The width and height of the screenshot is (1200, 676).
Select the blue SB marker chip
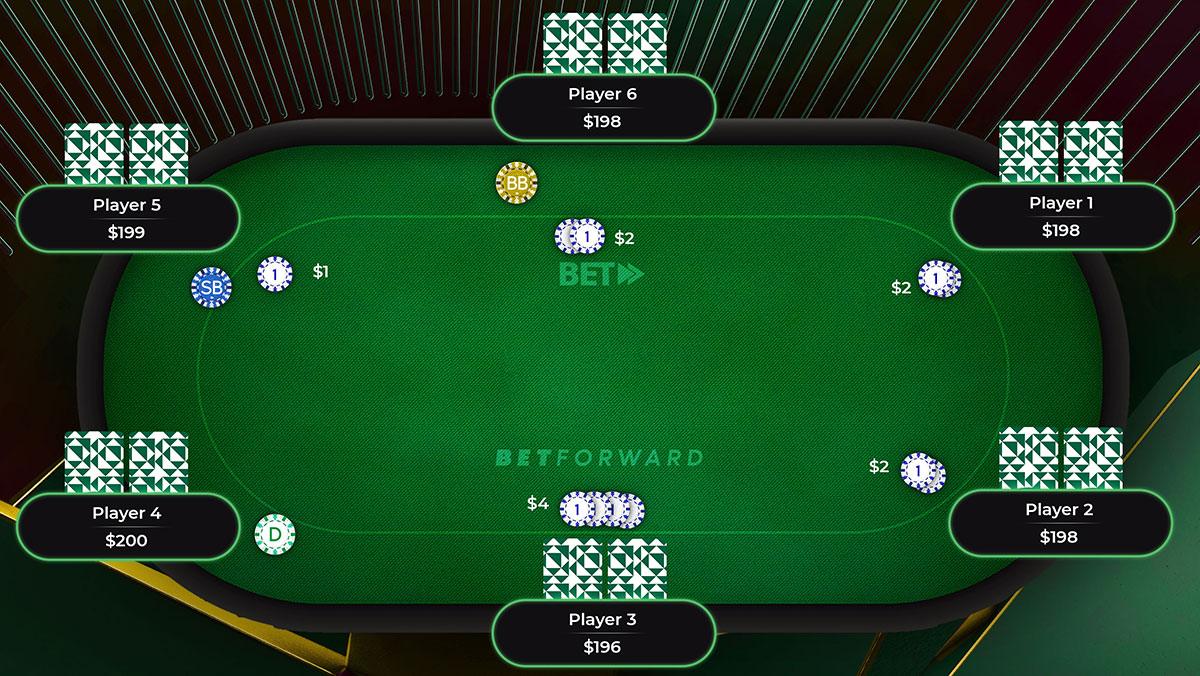[x=211, y=288]
